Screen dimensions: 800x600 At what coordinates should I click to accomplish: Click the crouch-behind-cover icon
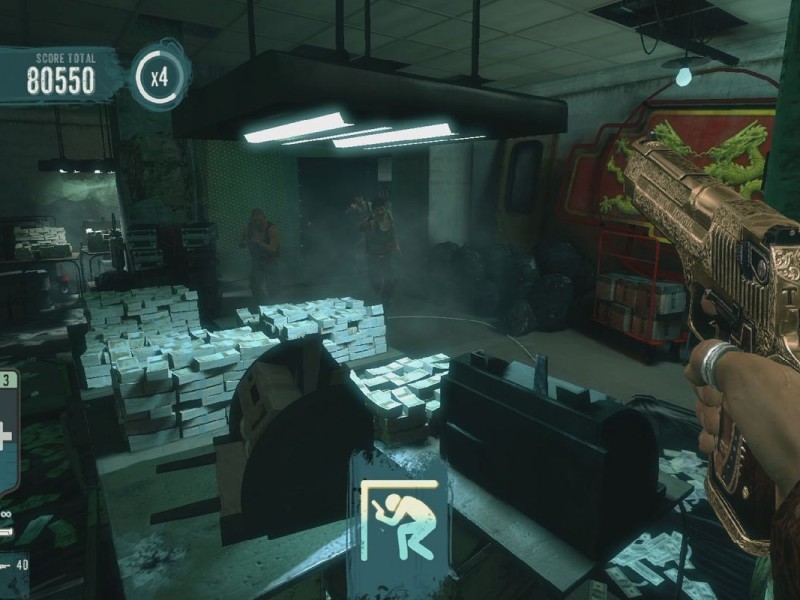(x=398, y=519)
